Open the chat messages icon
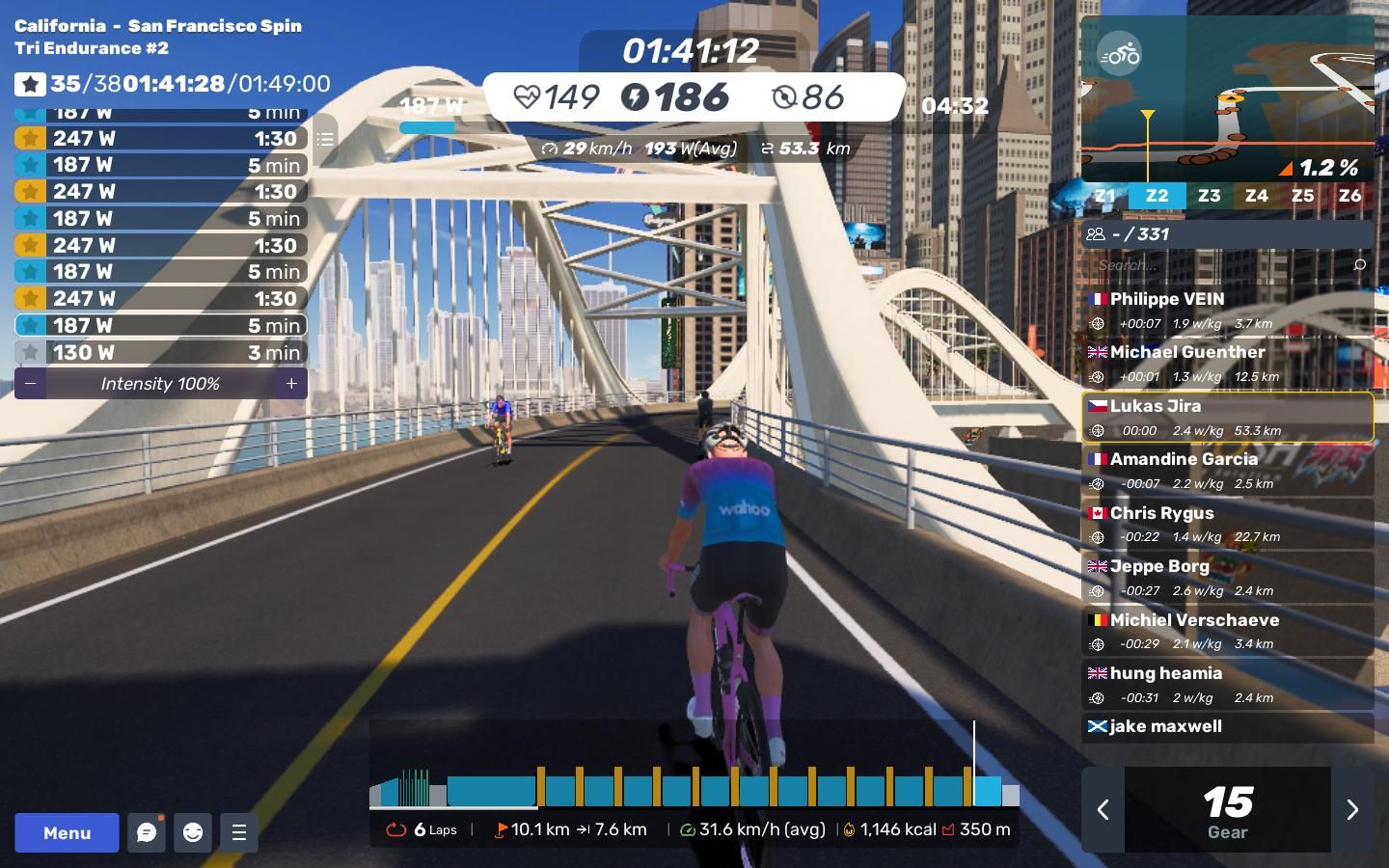Image resolution: width=1389 pixels, height=868 pixels. 147,832
